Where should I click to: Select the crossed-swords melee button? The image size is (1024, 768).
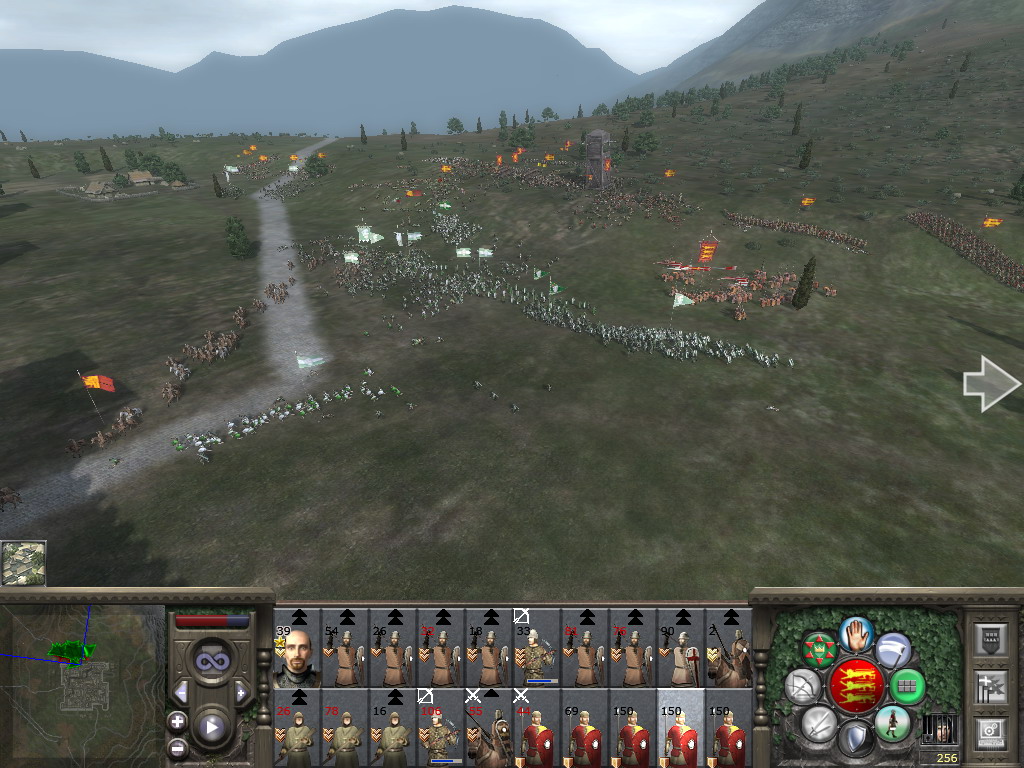click(818, 723)
